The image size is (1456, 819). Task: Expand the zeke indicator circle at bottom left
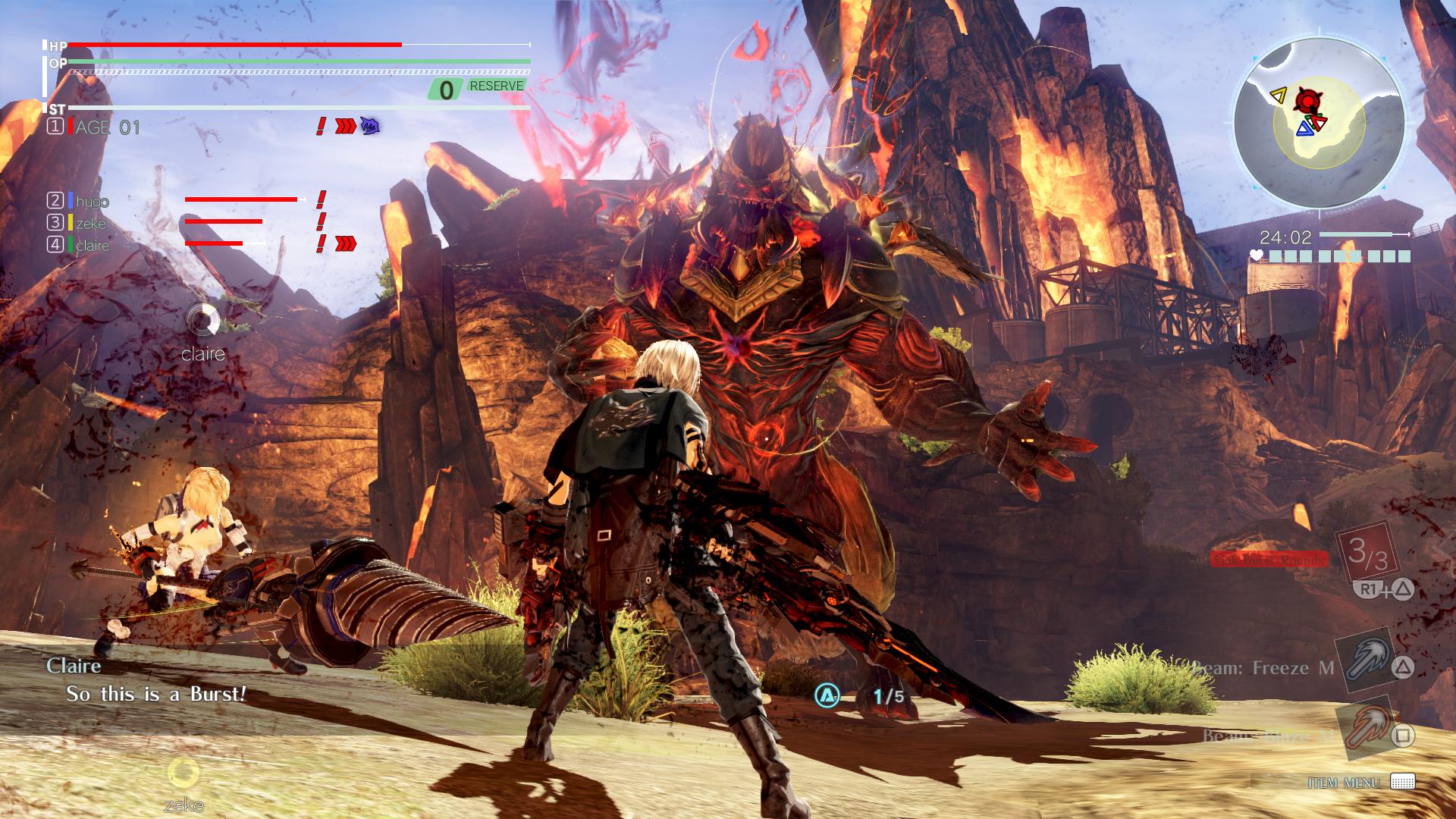tap(184, 775)
